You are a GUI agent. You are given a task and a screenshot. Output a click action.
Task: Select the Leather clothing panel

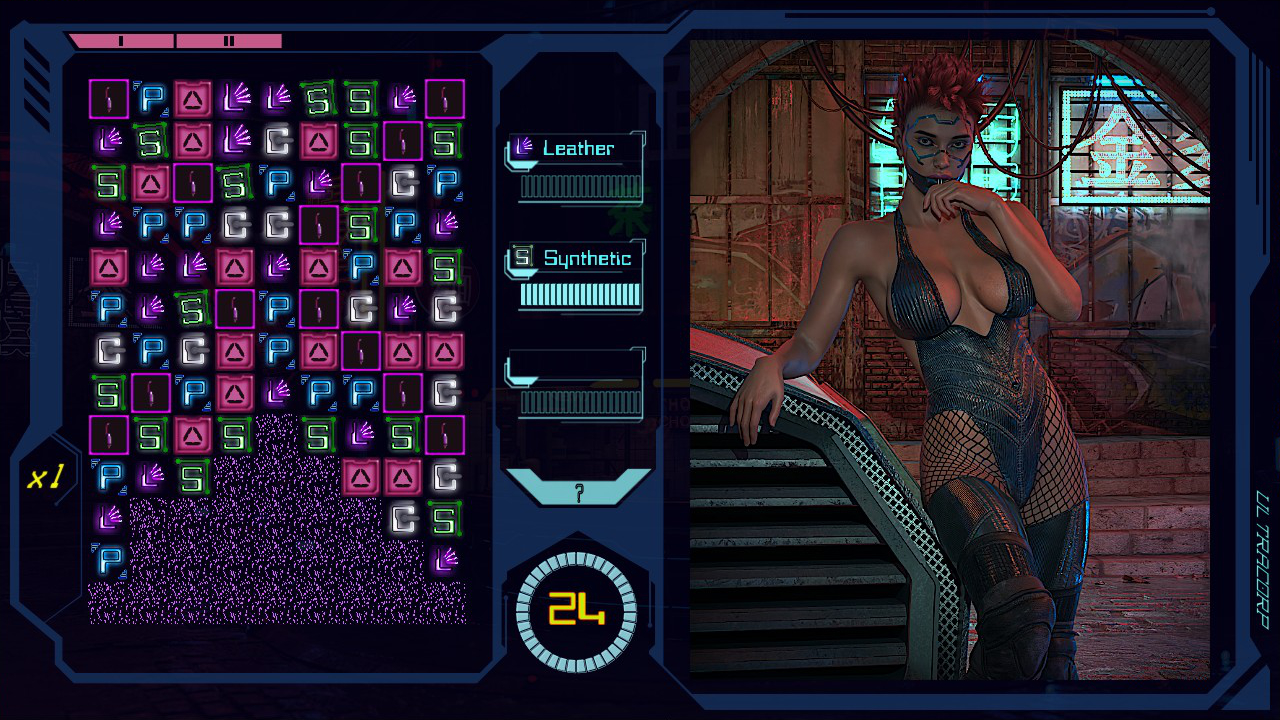[576, 167]
